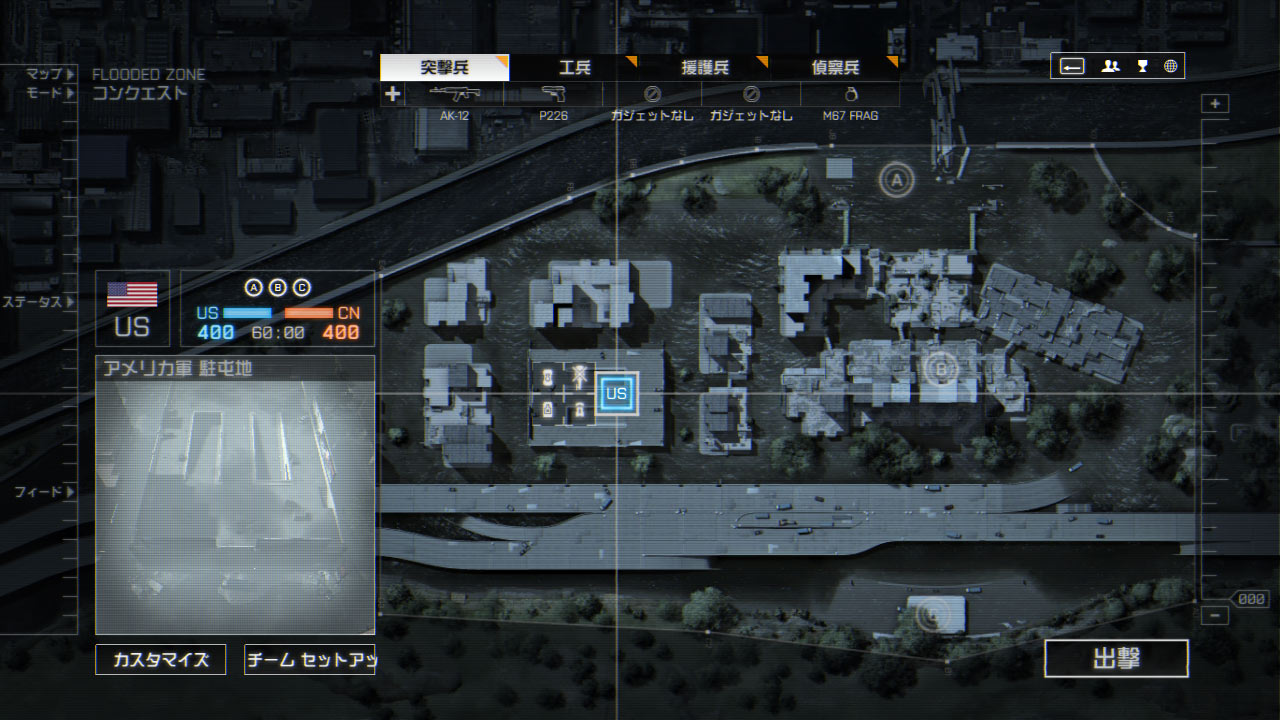Image resolution: width=1280 pixels, height=720 pixels.
Task: Select the US base spawn point
Action: (616, 393)
